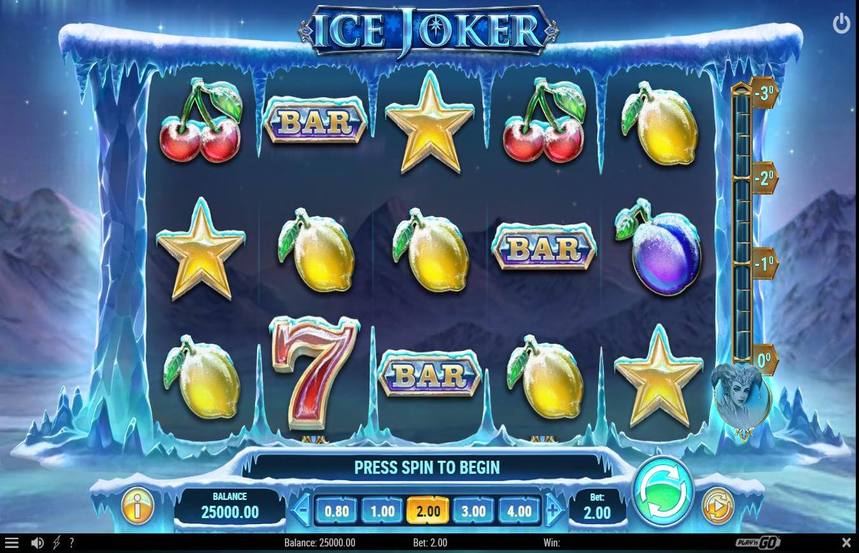Open the question mark help

point(71,543)
